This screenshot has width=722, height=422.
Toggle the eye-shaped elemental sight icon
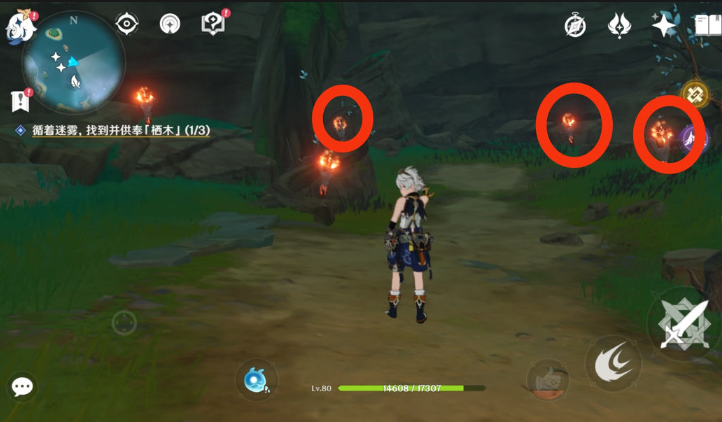pyautogui.click(x=127, y=24)
